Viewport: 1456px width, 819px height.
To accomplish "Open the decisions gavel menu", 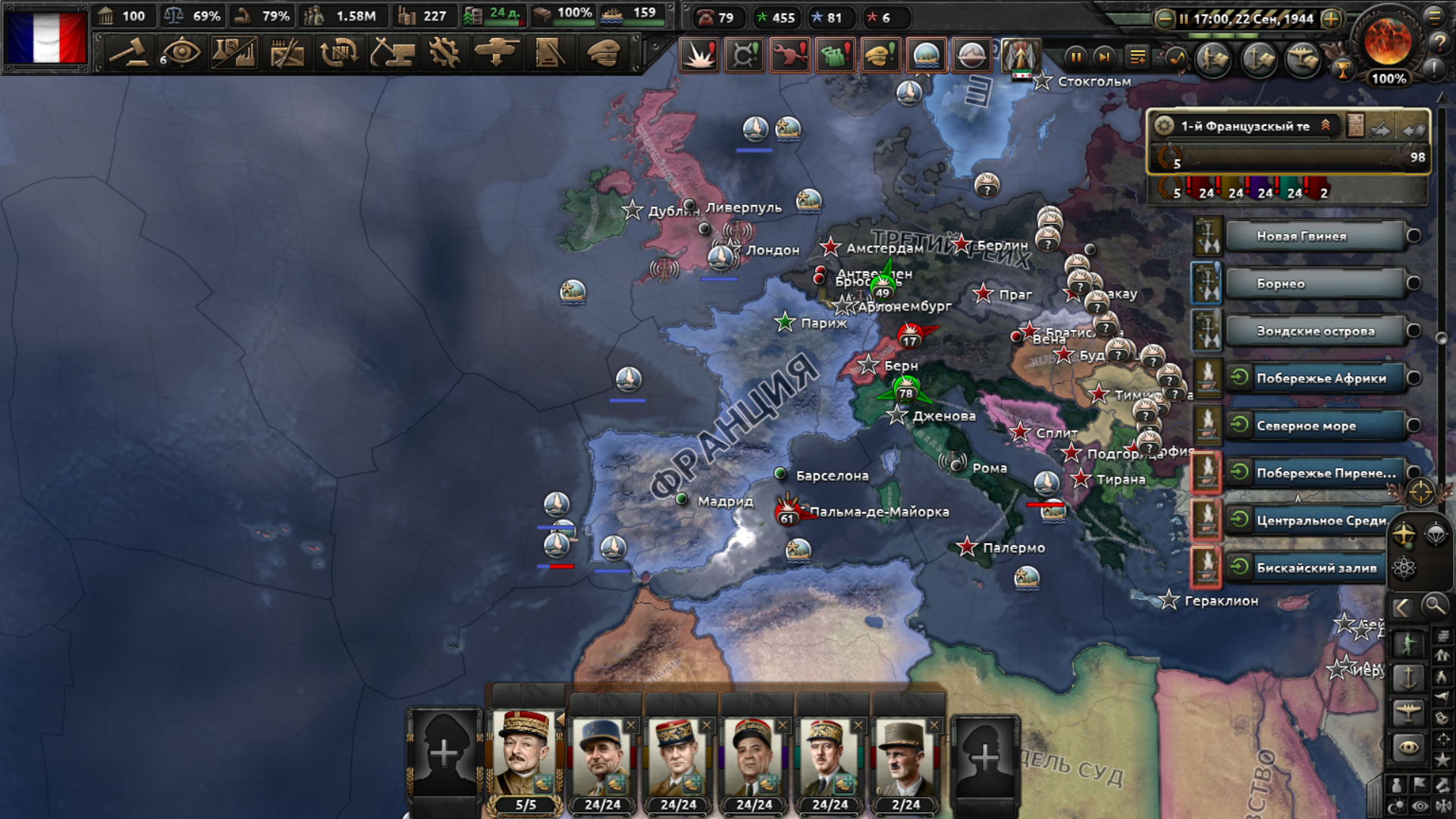I will (129, 53).
